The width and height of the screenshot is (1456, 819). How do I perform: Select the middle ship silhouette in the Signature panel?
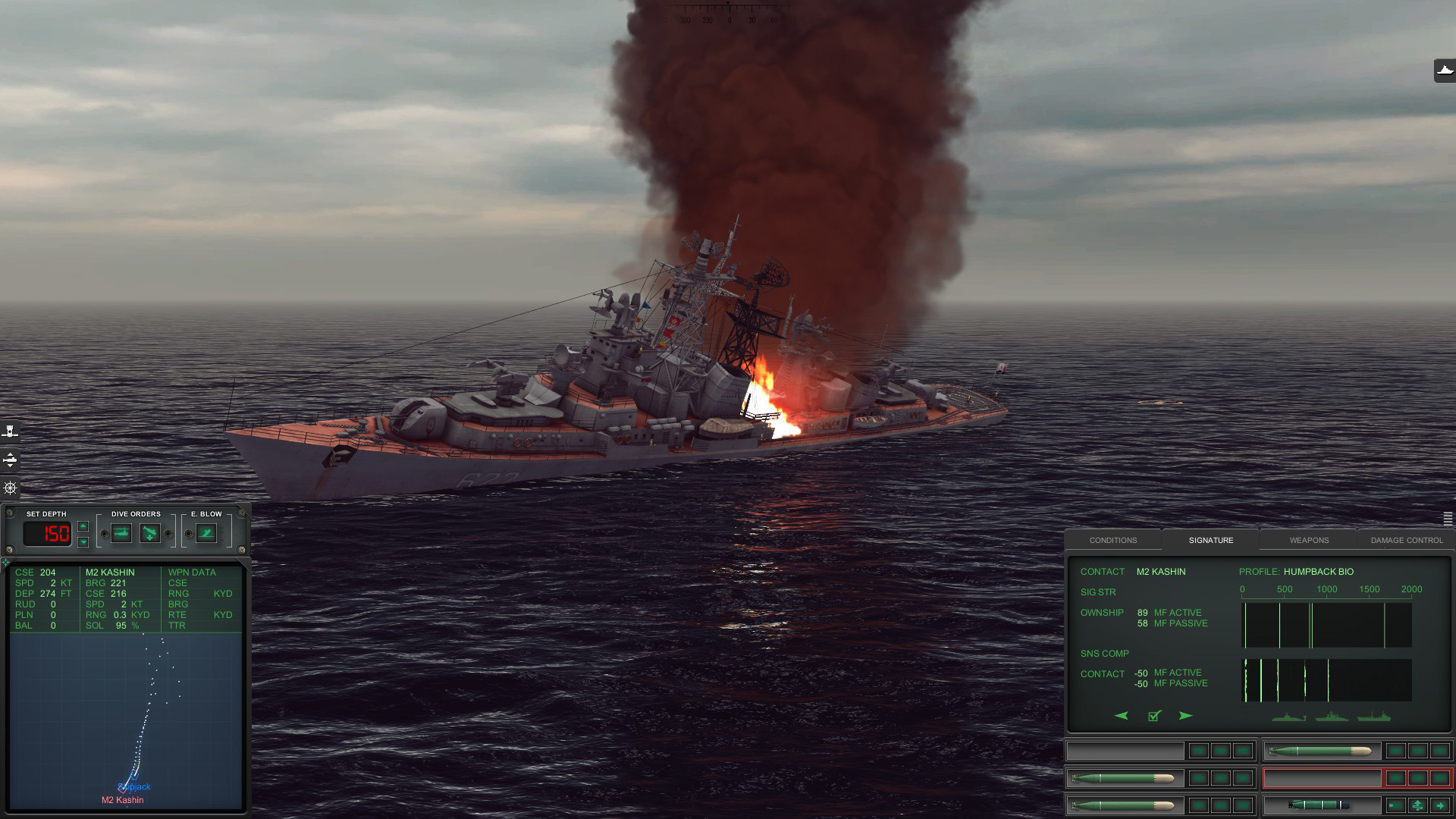coord(1331,717)
